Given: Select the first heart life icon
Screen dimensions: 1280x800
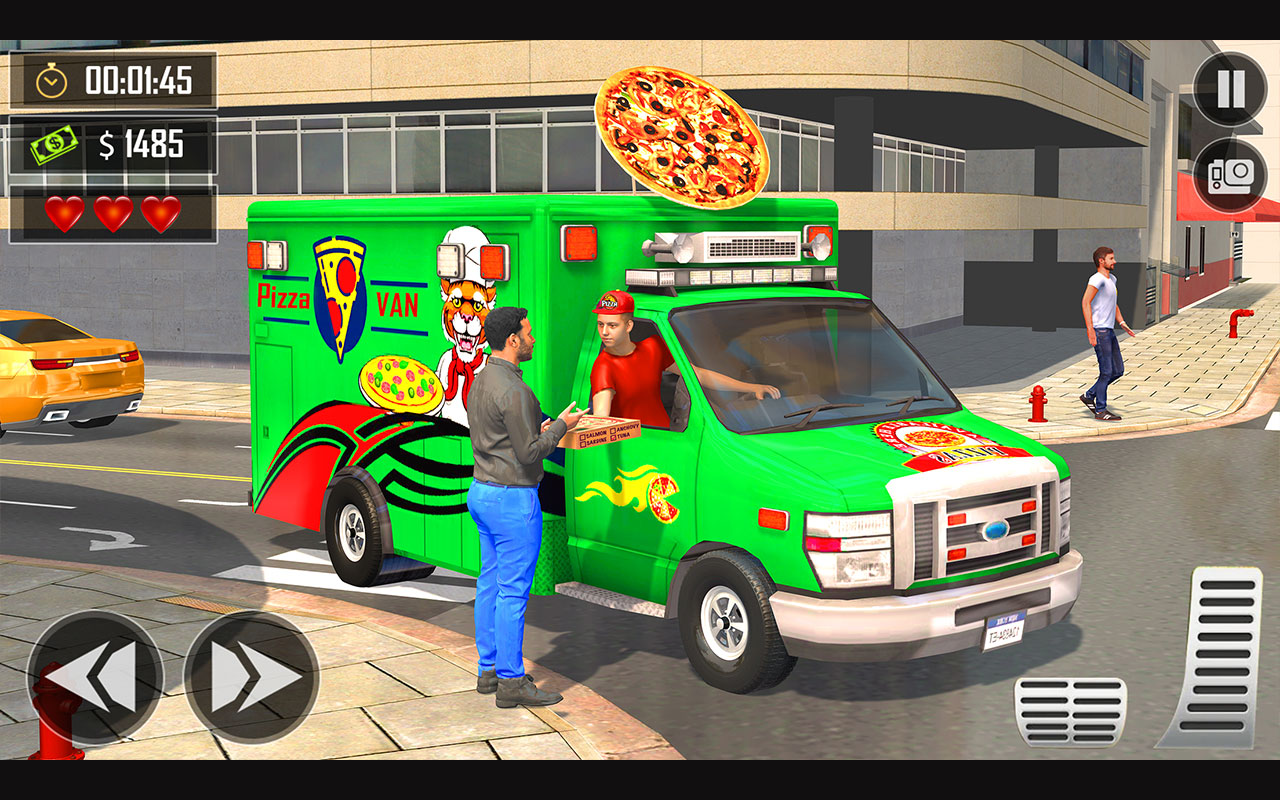Looking at the screenshot, I should coord(66,212).
